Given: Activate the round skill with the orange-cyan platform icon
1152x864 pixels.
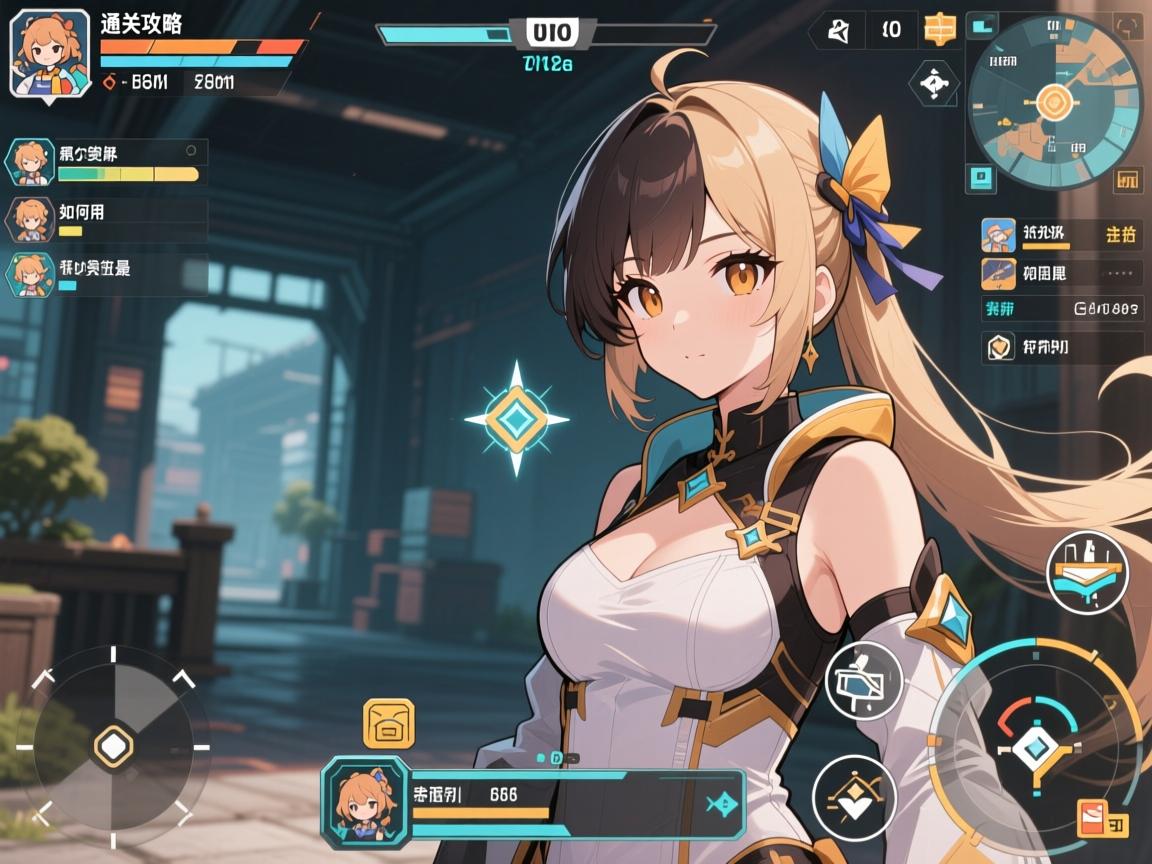Looking at the screenshot, I should (1087, 572).
